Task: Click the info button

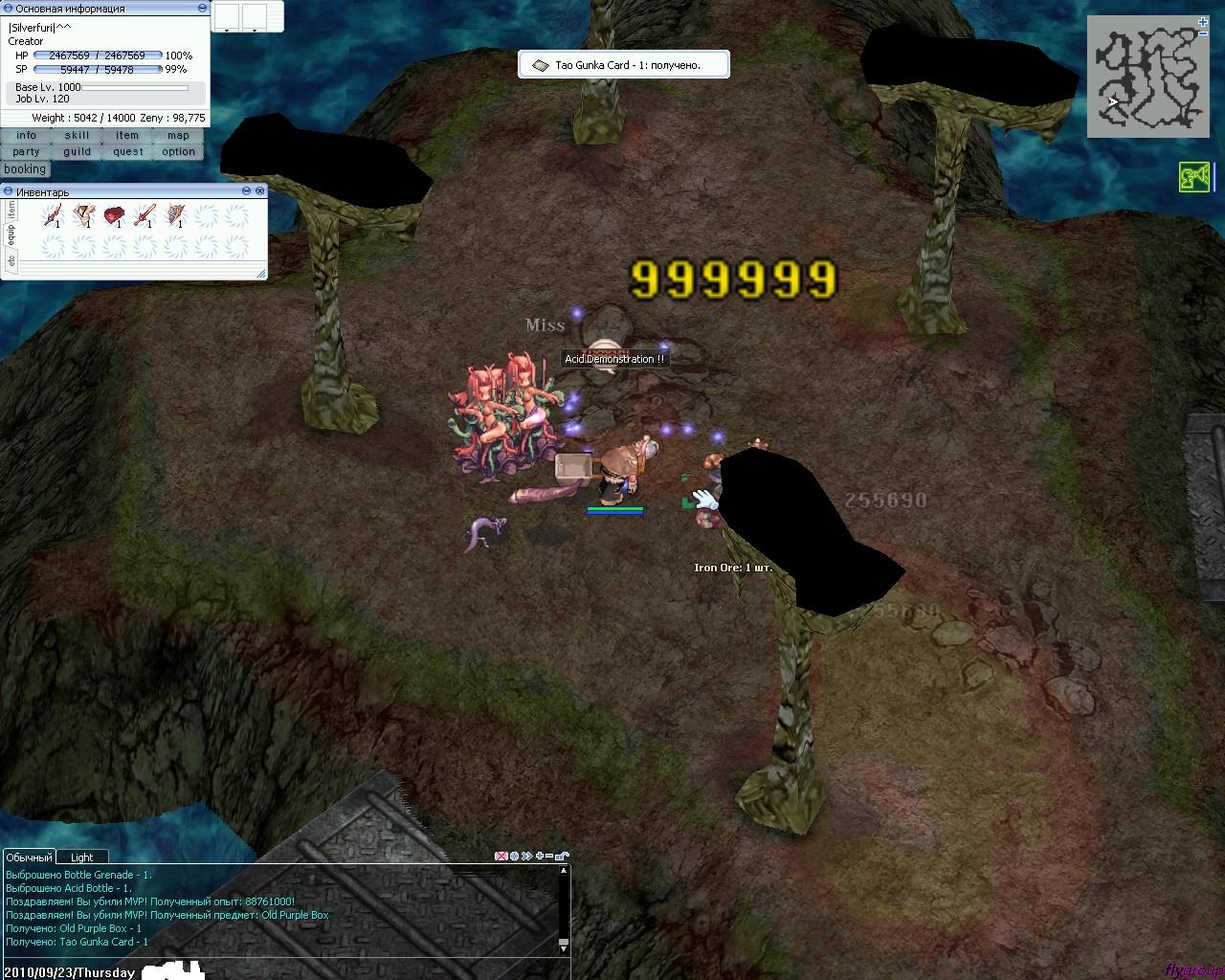Action: (x=26, y=136)
